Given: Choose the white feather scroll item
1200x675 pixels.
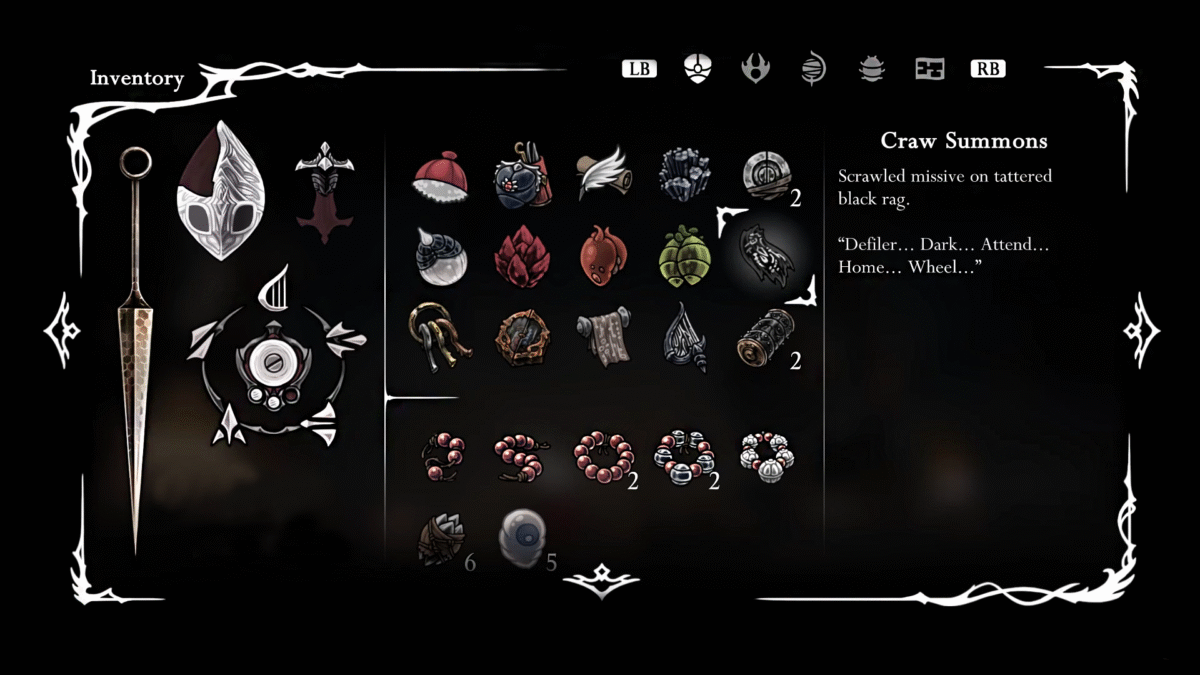Looking at the screenshot, I should click(602, 174).
